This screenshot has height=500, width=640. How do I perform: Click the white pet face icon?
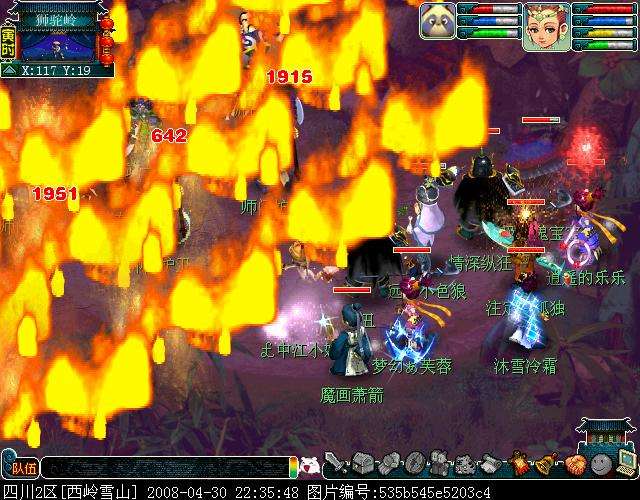click(310, 465)
